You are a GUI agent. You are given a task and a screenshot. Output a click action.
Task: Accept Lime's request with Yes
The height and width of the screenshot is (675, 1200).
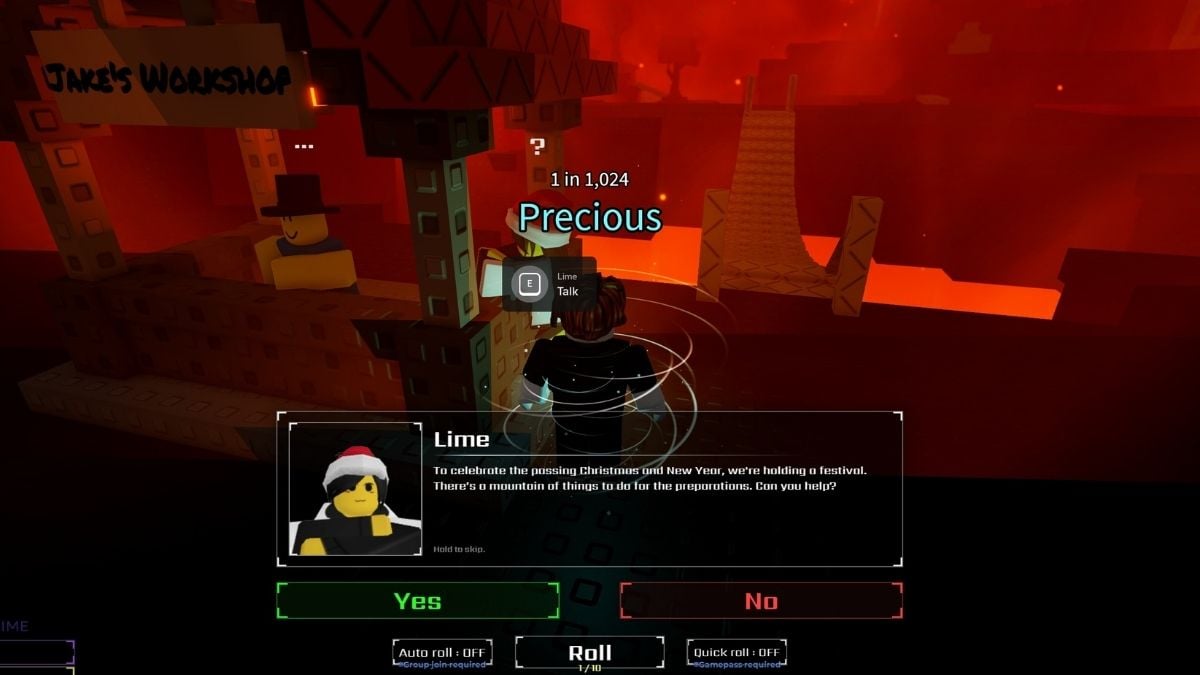pyautogui.click(x=417, y=601)
